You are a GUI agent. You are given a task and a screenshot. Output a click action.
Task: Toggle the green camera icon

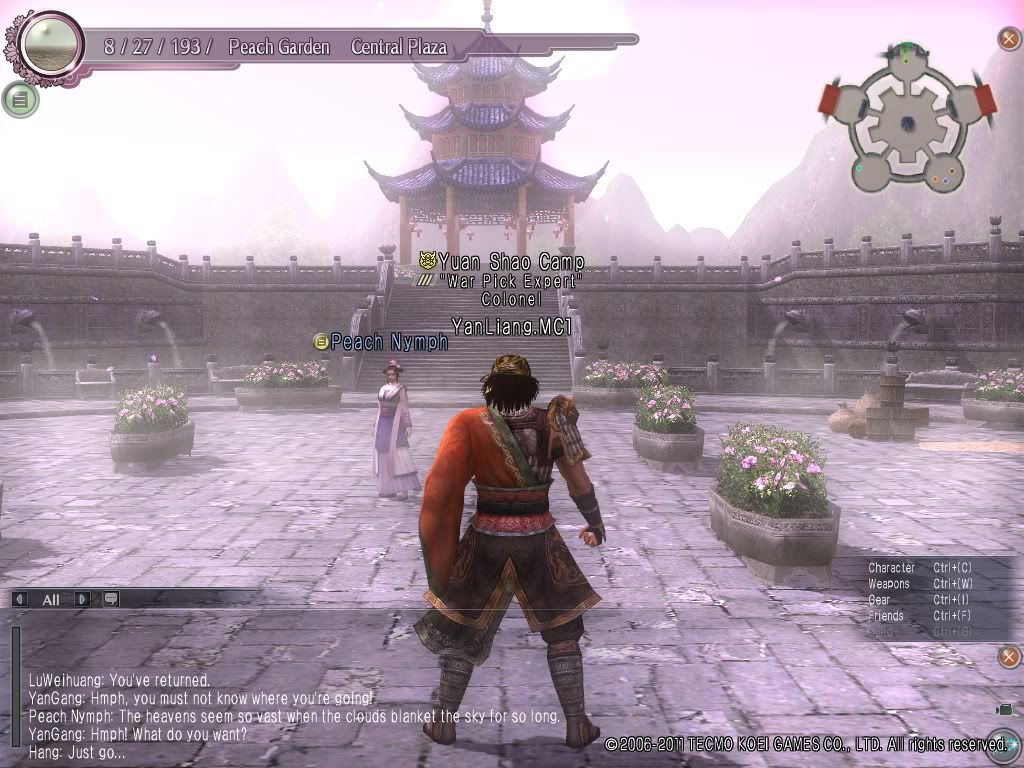tap(1003, 709)
